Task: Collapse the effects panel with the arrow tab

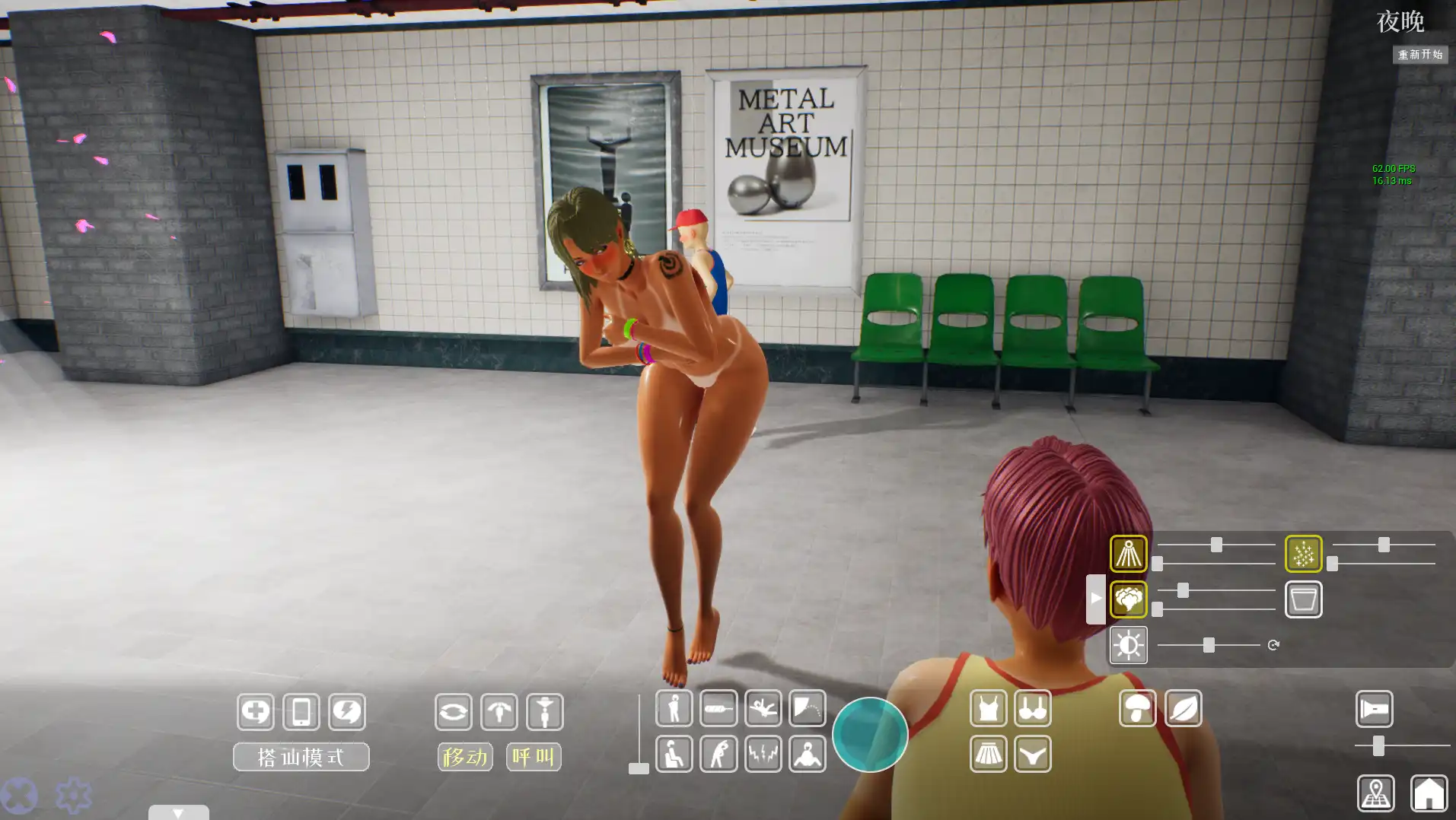Action: pos(1095,599)
